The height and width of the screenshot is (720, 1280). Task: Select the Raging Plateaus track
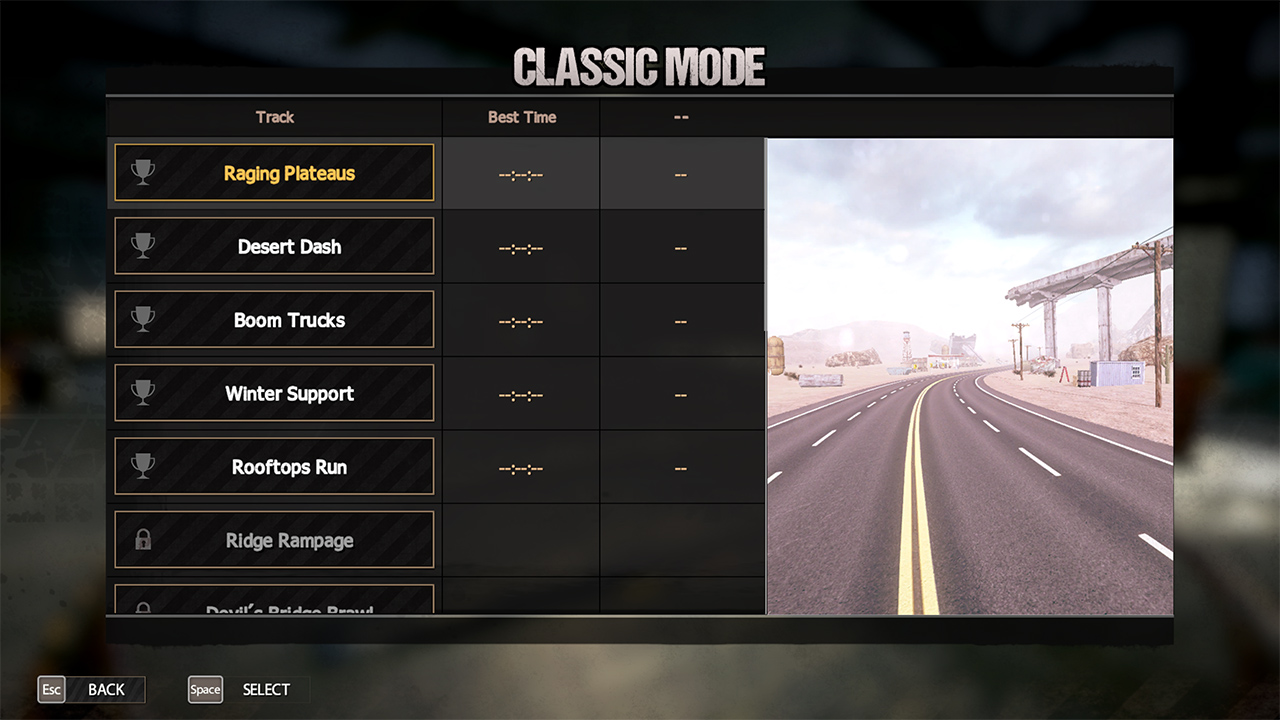tap(274, 173)
